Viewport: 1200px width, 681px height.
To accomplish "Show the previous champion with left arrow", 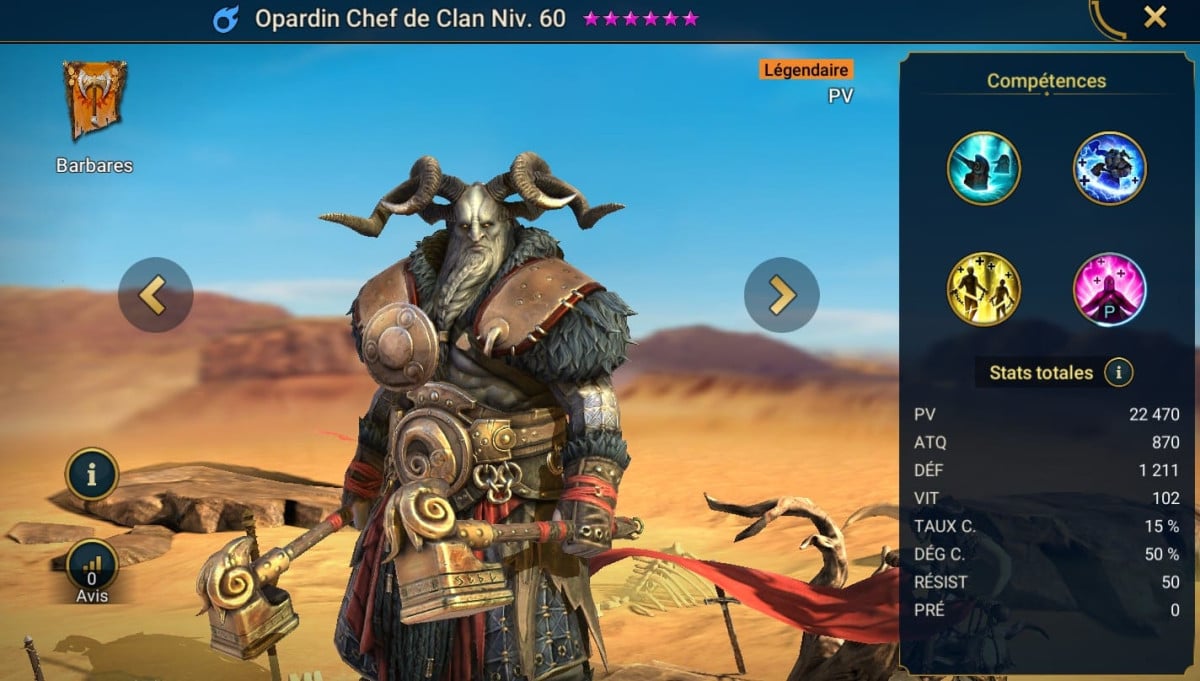I will point(155,295).
